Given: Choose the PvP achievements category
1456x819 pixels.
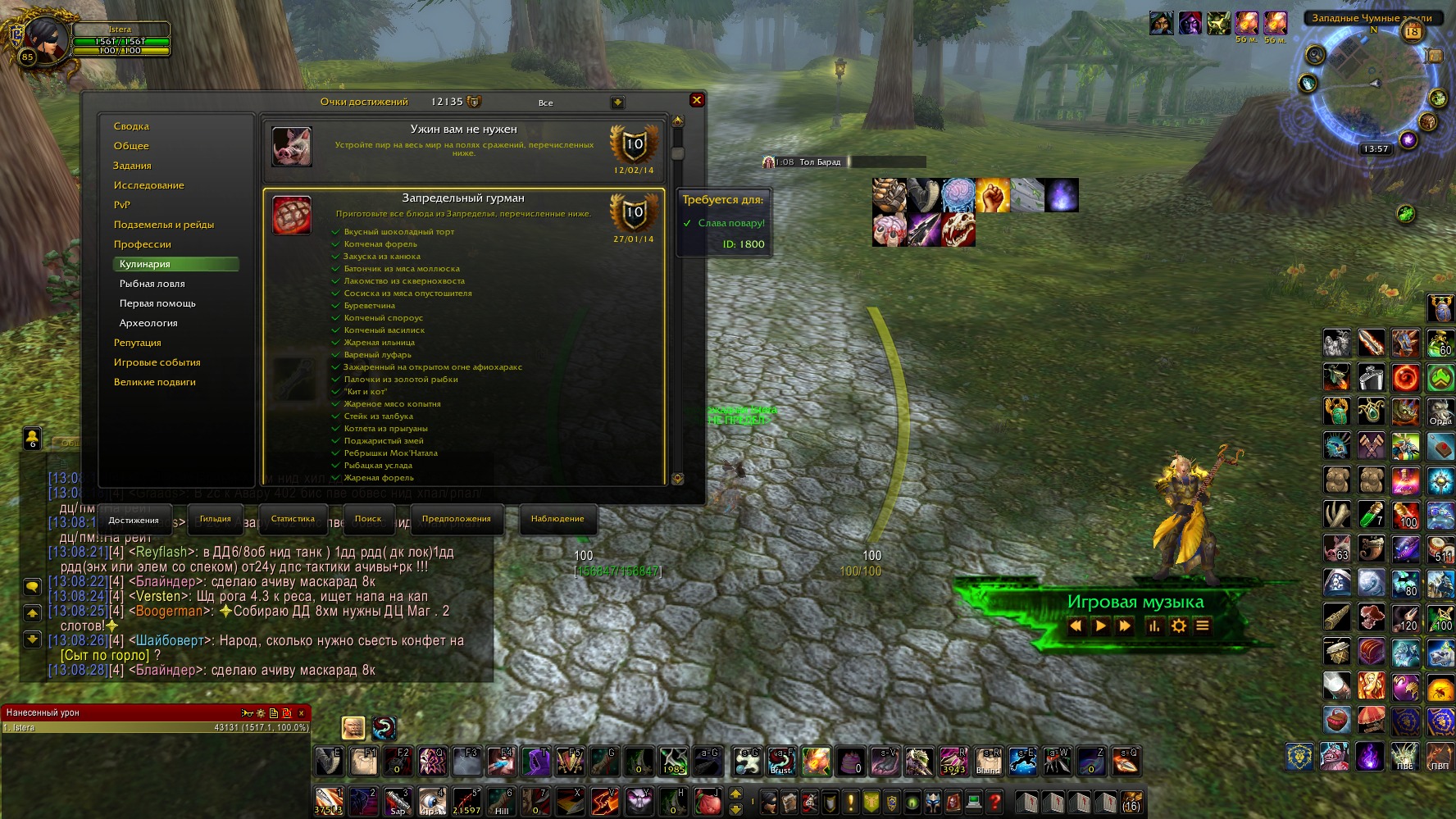Looking at the screenshot, I should pyautogui.click(x=122, y=205).
